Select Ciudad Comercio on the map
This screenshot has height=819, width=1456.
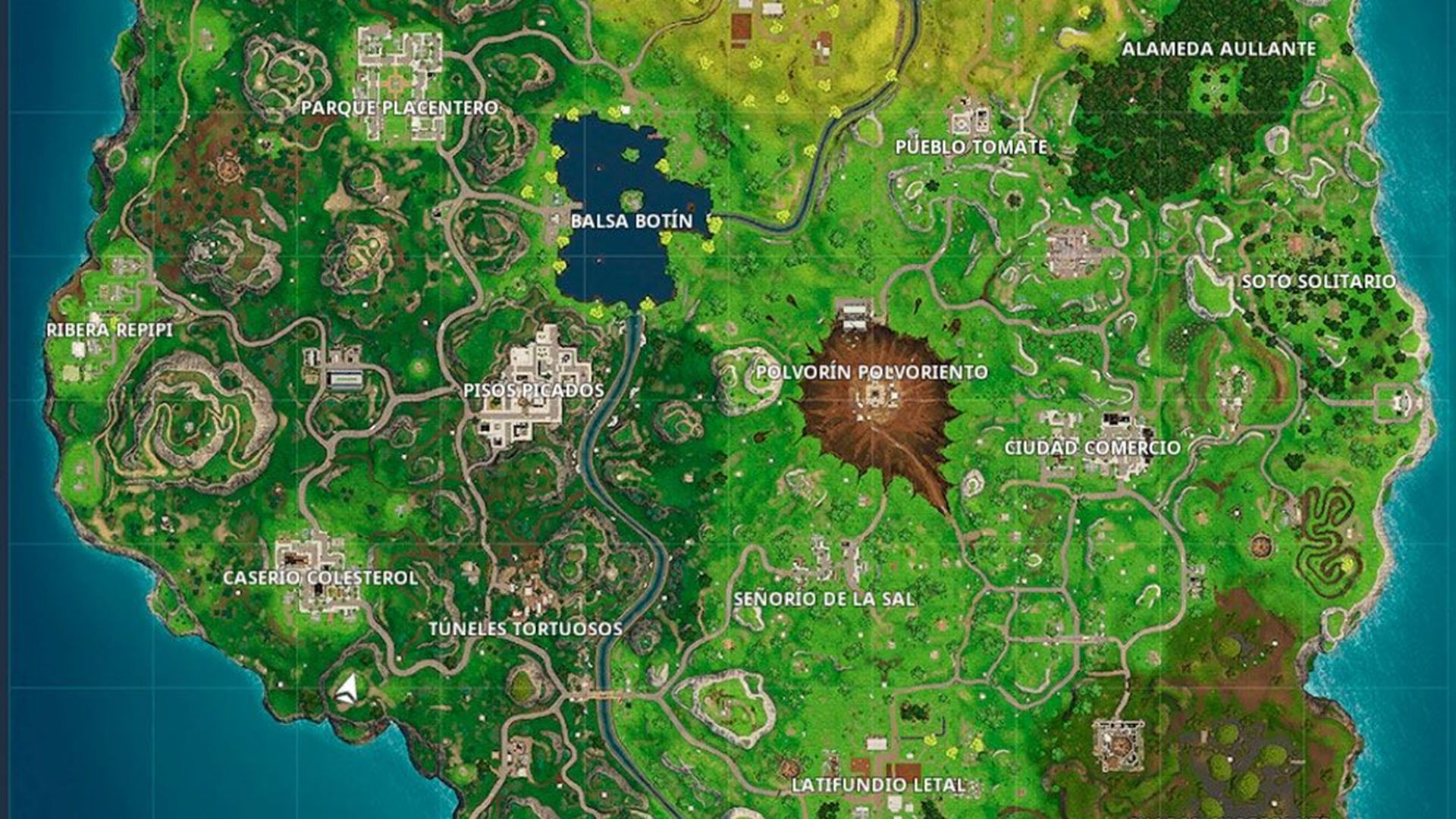coord(1092,447)
